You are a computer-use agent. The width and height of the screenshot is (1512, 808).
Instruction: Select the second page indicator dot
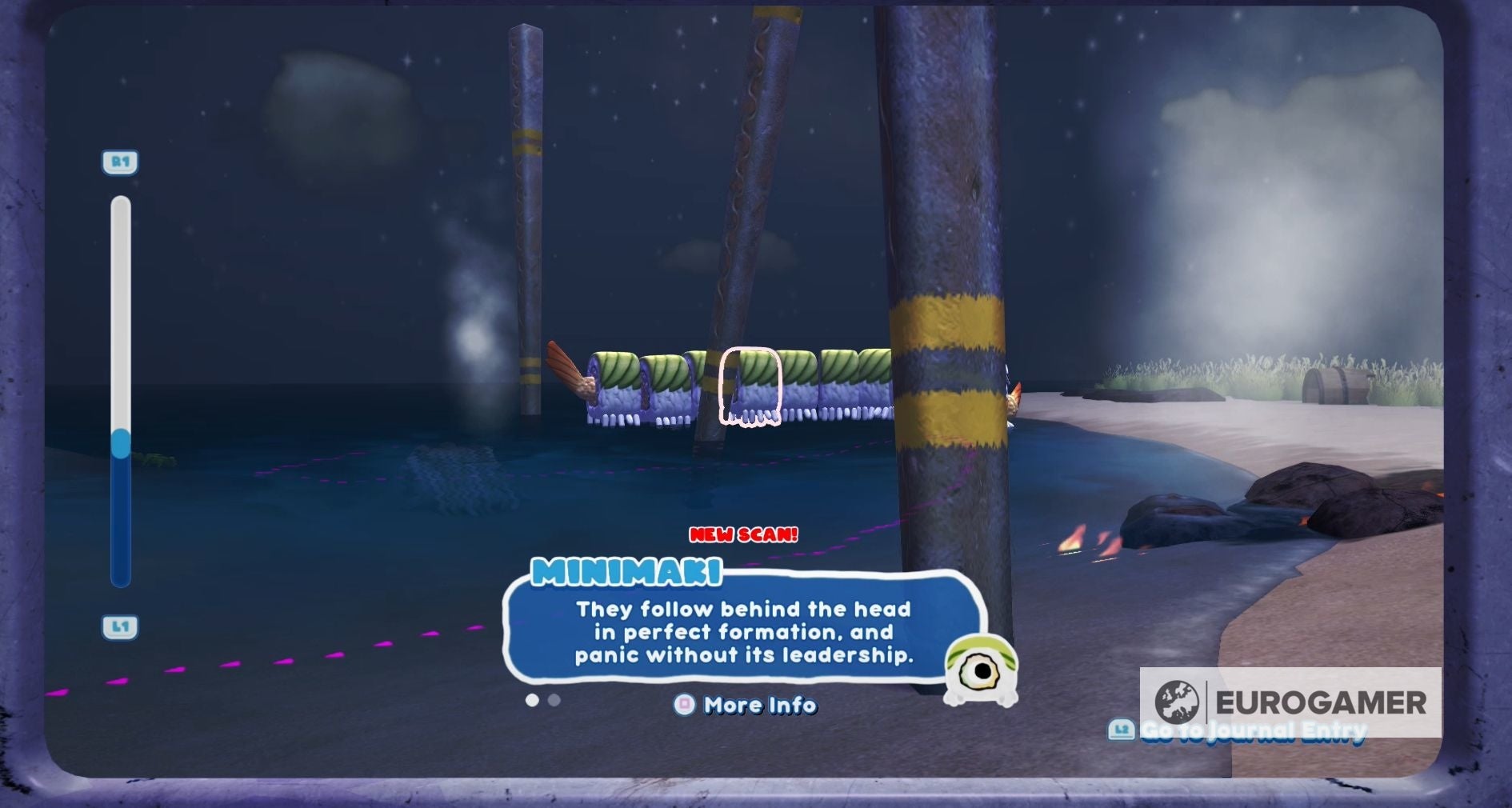554,701
